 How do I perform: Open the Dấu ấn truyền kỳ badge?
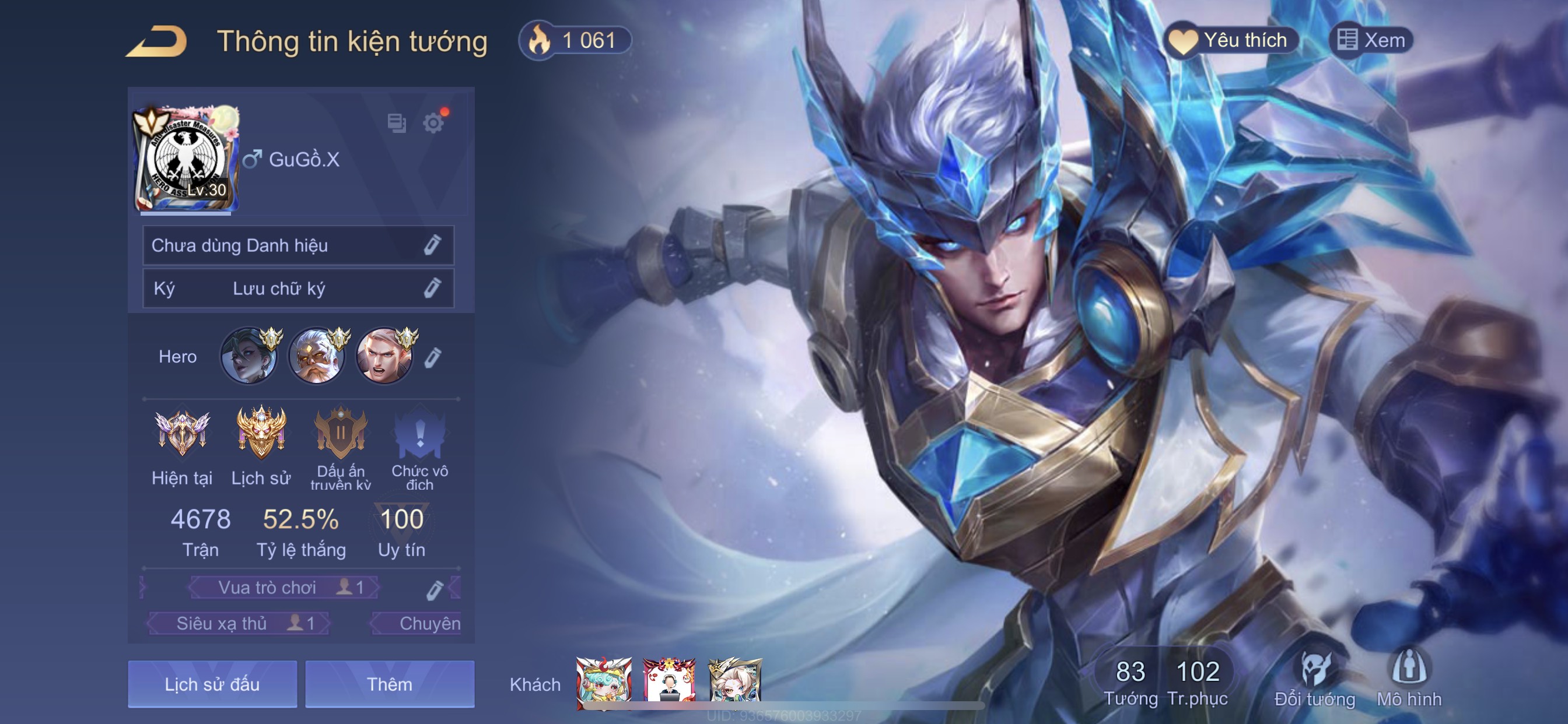coord(340,434)
